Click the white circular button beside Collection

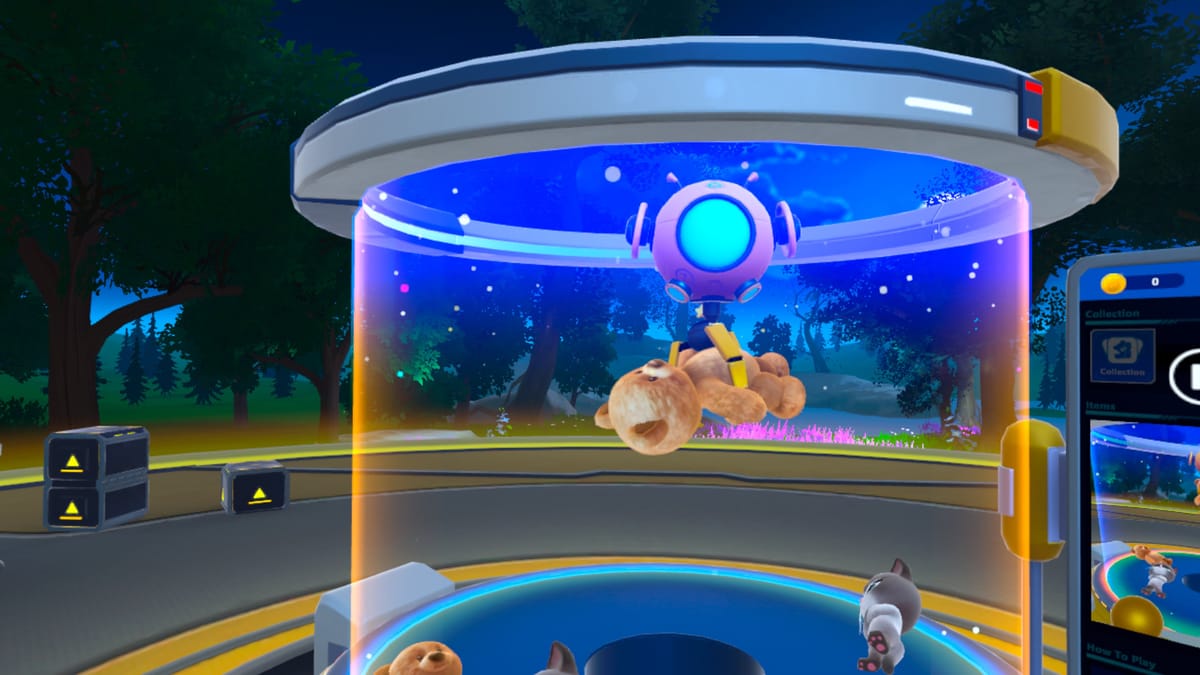[1188, 375]
